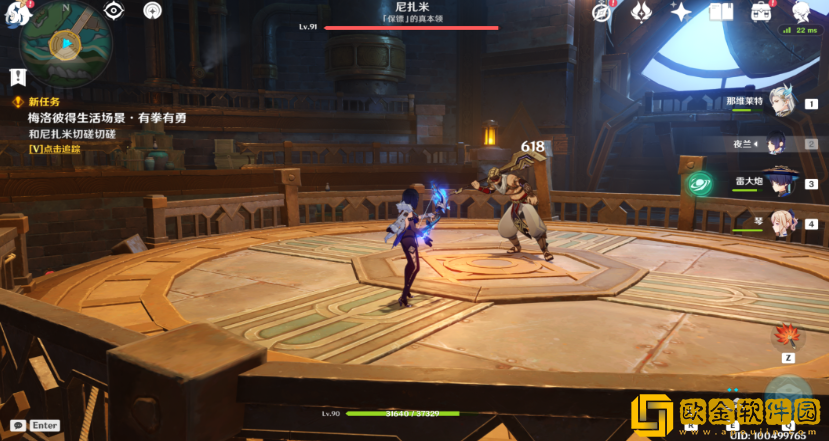Viewport: 829px width, 441px height.
Task: Activate the green planet elemental burst icon
Action: tap(700, 183)
